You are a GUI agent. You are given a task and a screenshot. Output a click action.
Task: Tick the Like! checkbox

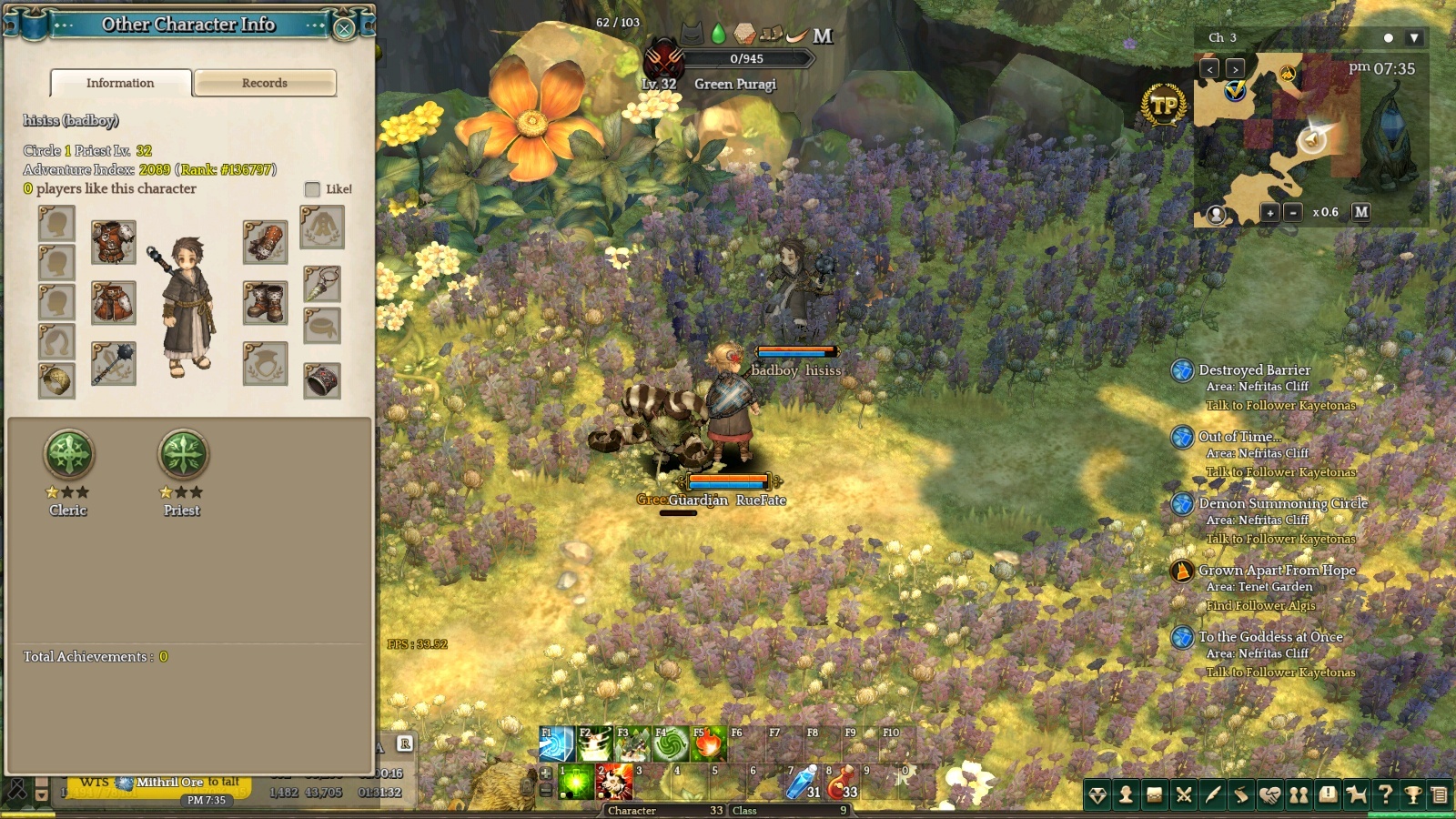[312, 189]
